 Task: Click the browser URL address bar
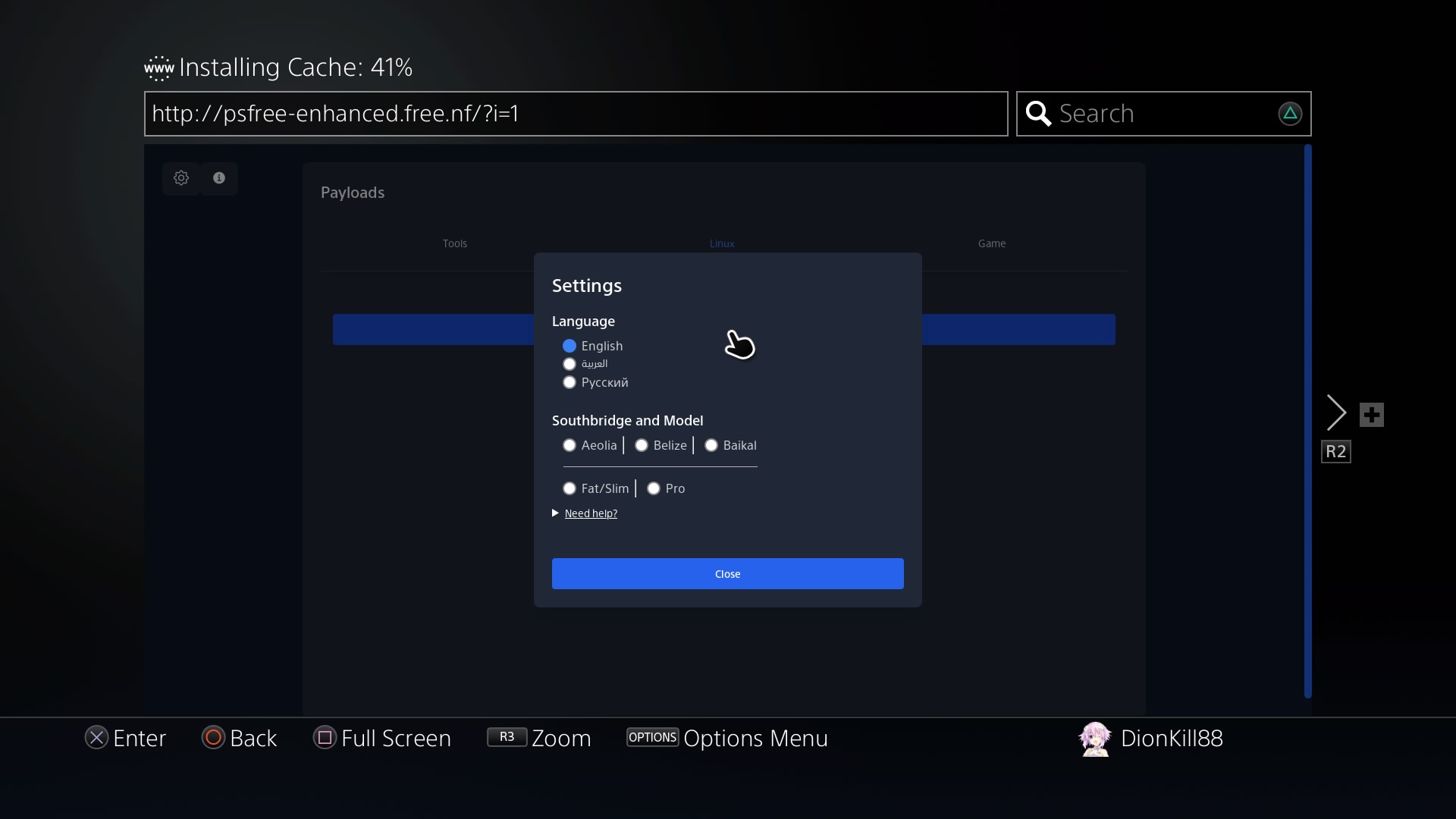pos(576,114)
